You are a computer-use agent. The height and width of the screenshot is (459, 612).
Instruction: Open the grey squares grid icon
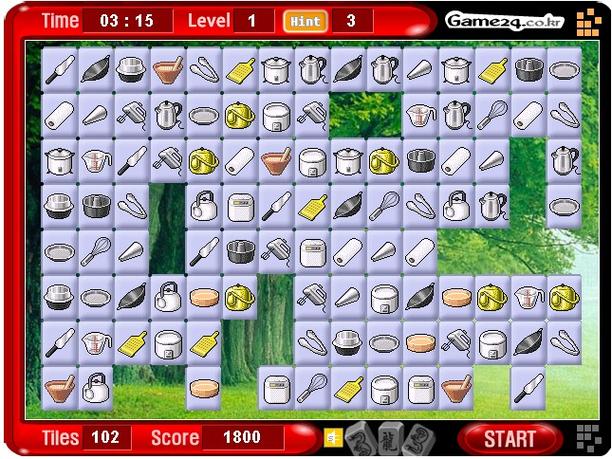[x=590, y=437]
